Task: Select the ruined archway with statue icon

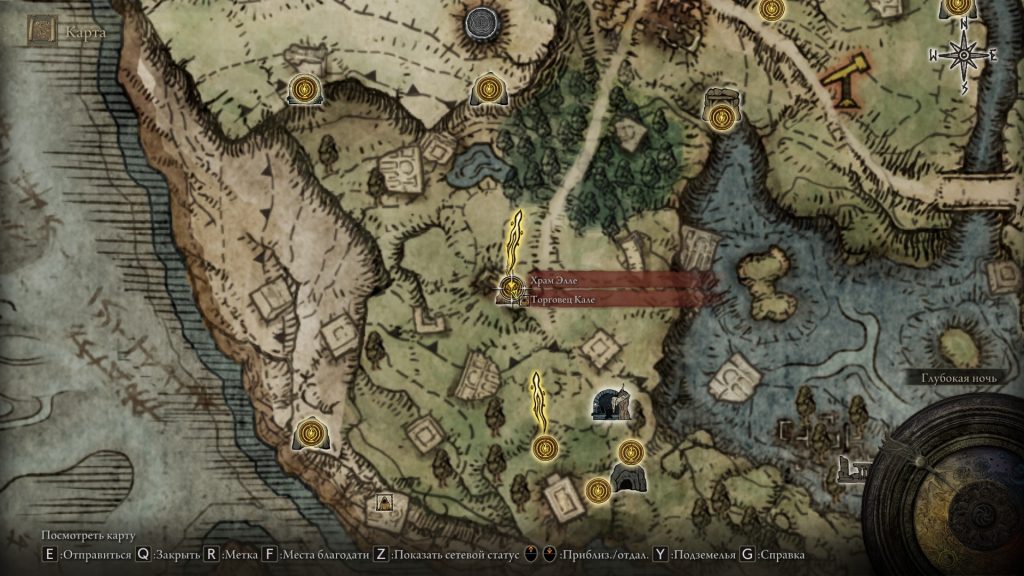Action: pyautogui.click(x=610, y=404)
